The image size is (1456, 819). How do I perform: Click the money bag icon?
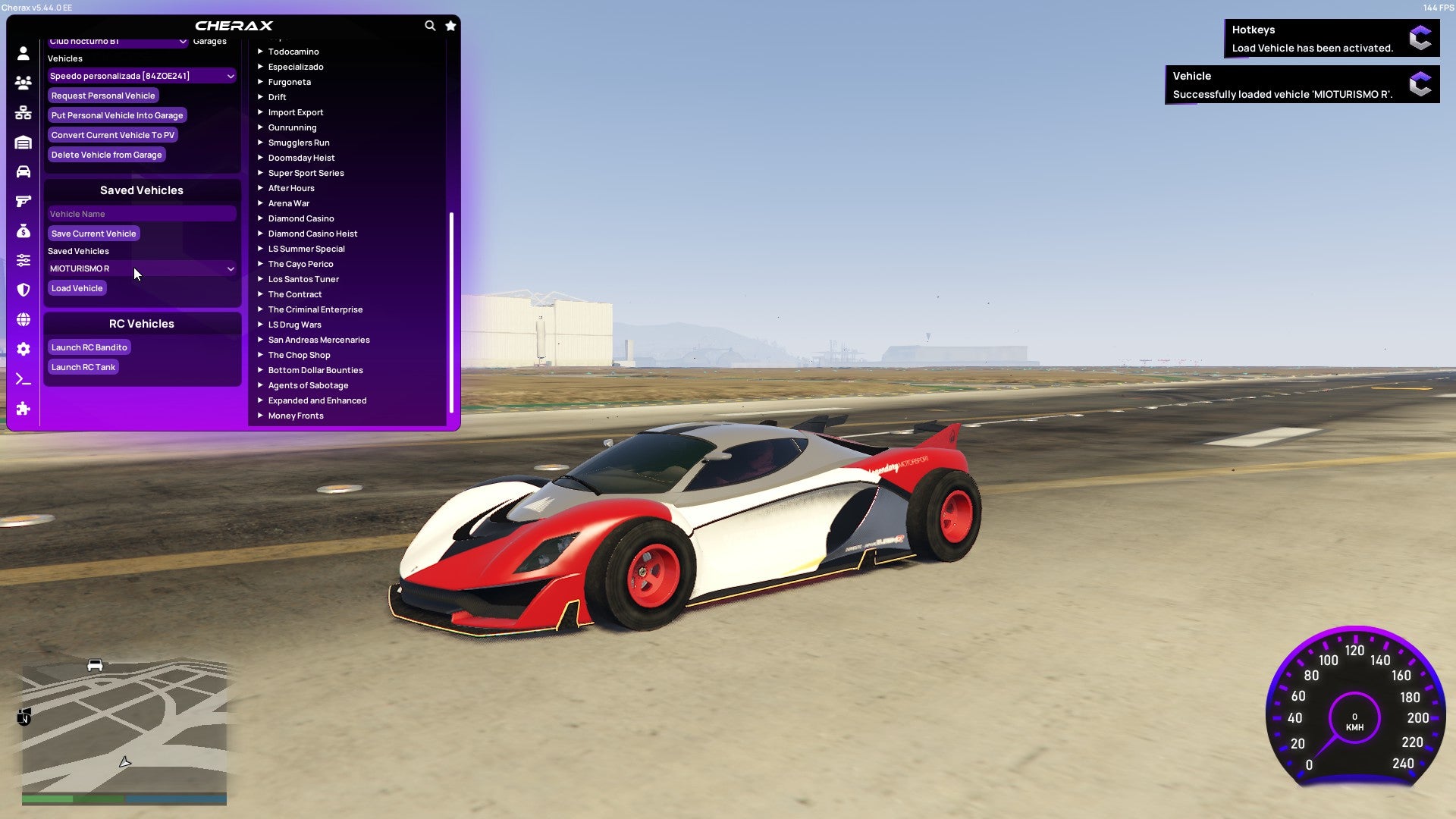(23, 231)
